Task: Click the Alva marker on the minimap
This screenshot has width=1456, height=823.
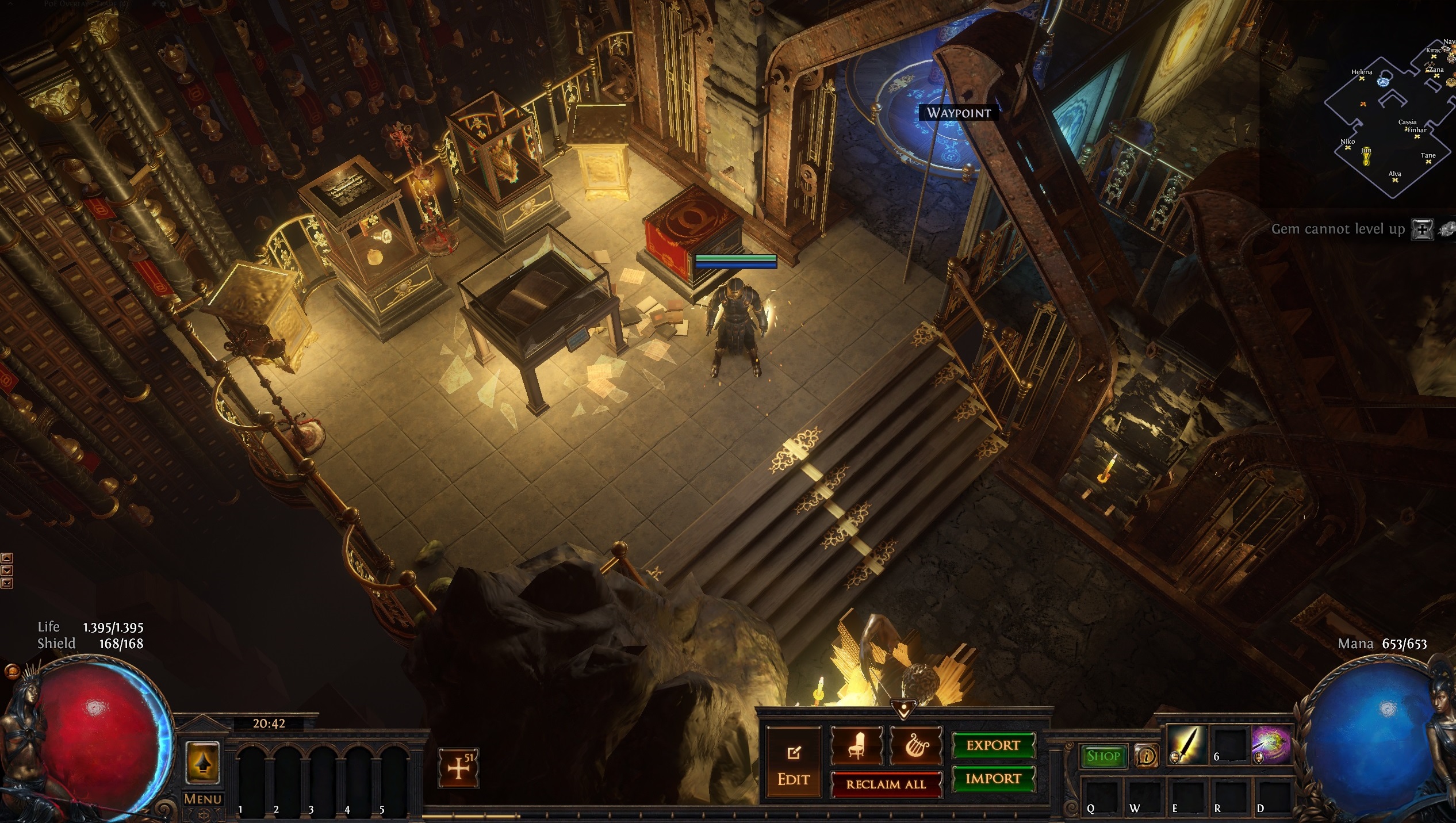Action: point(1395,180)
